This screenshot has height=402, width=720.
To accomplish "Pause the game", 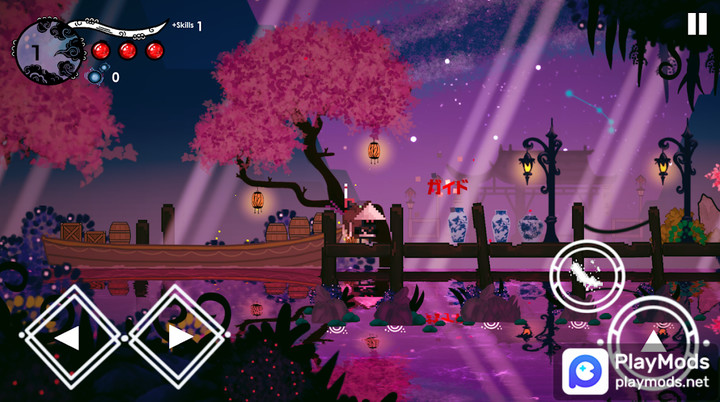I will [696, 24].
